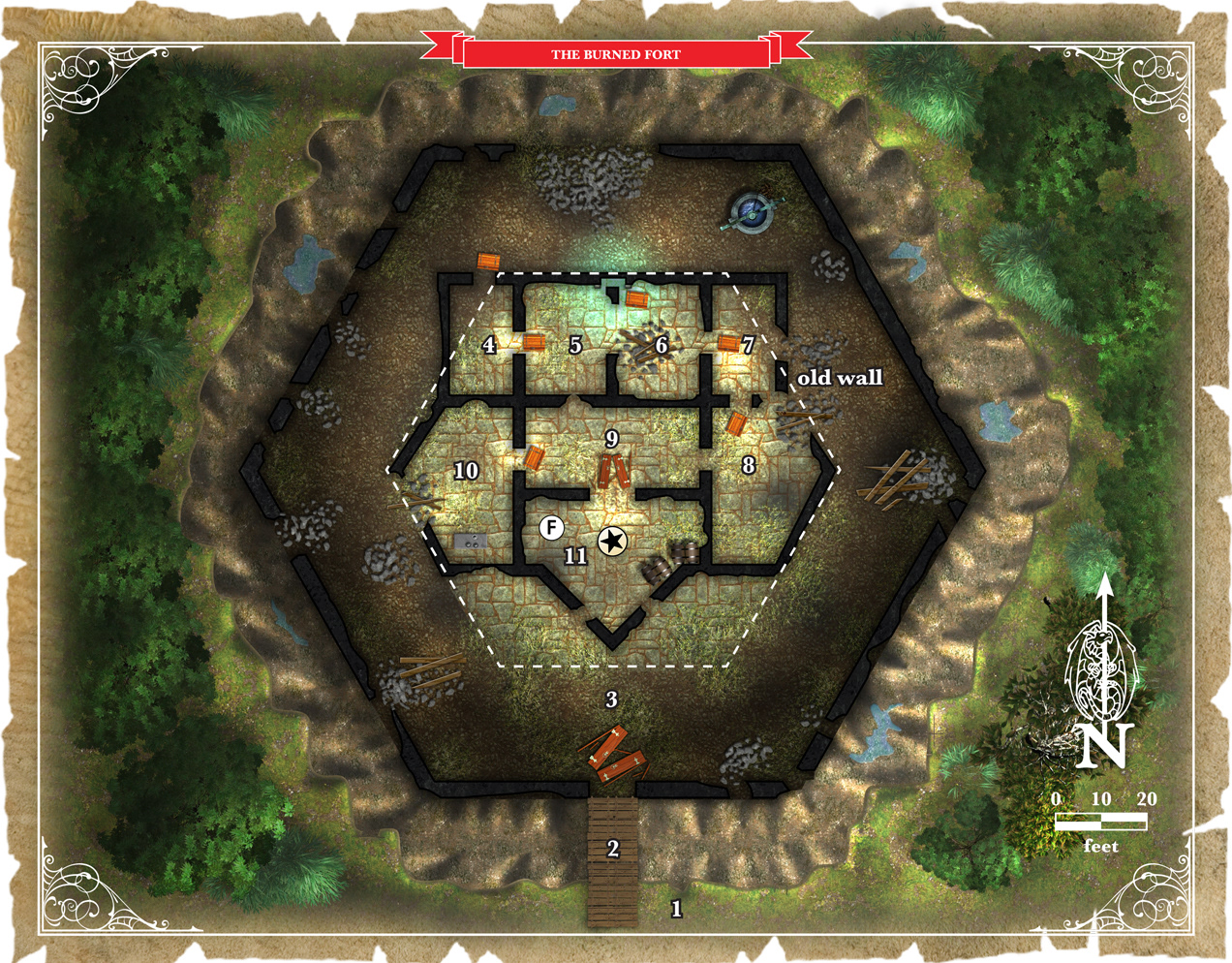
Task: Click the "old wall" map label
Action: tap(839, 378)
